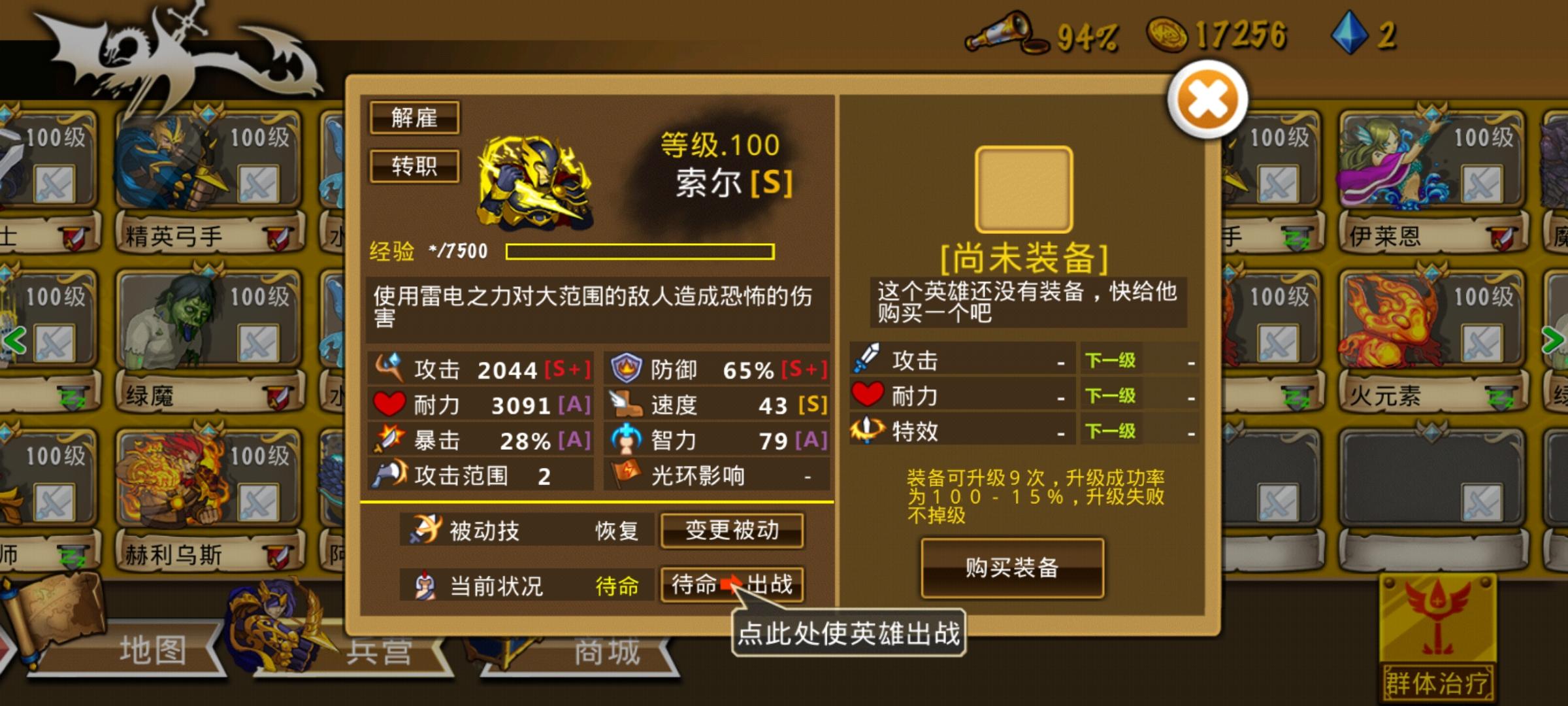Click 变更被动 to change passive skill
Image resolution: width=1568 pixels, height=706 pixels.
(x=732, y=531)
